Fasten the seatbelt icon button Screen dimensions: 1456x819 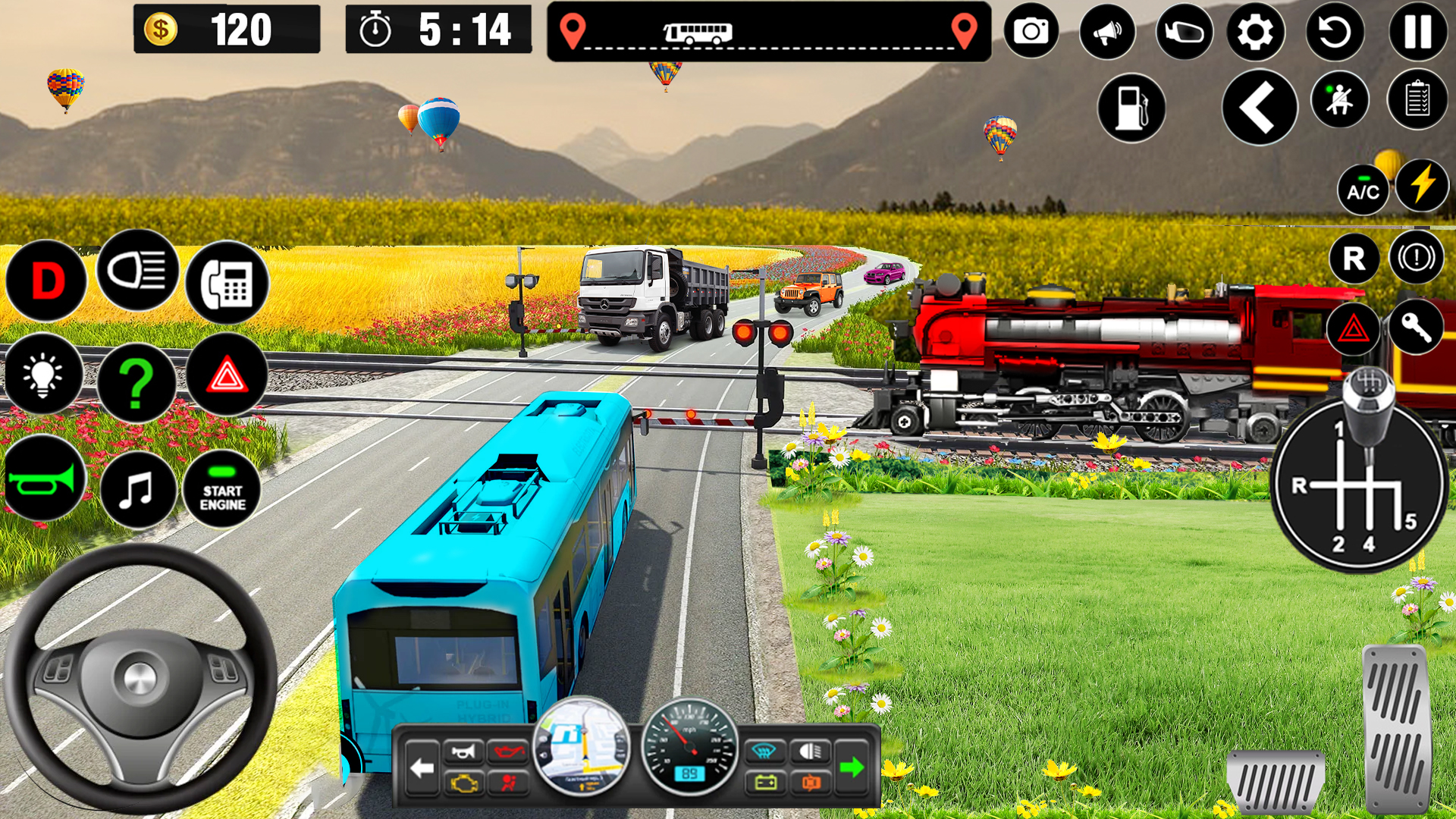pos(1339,99)
